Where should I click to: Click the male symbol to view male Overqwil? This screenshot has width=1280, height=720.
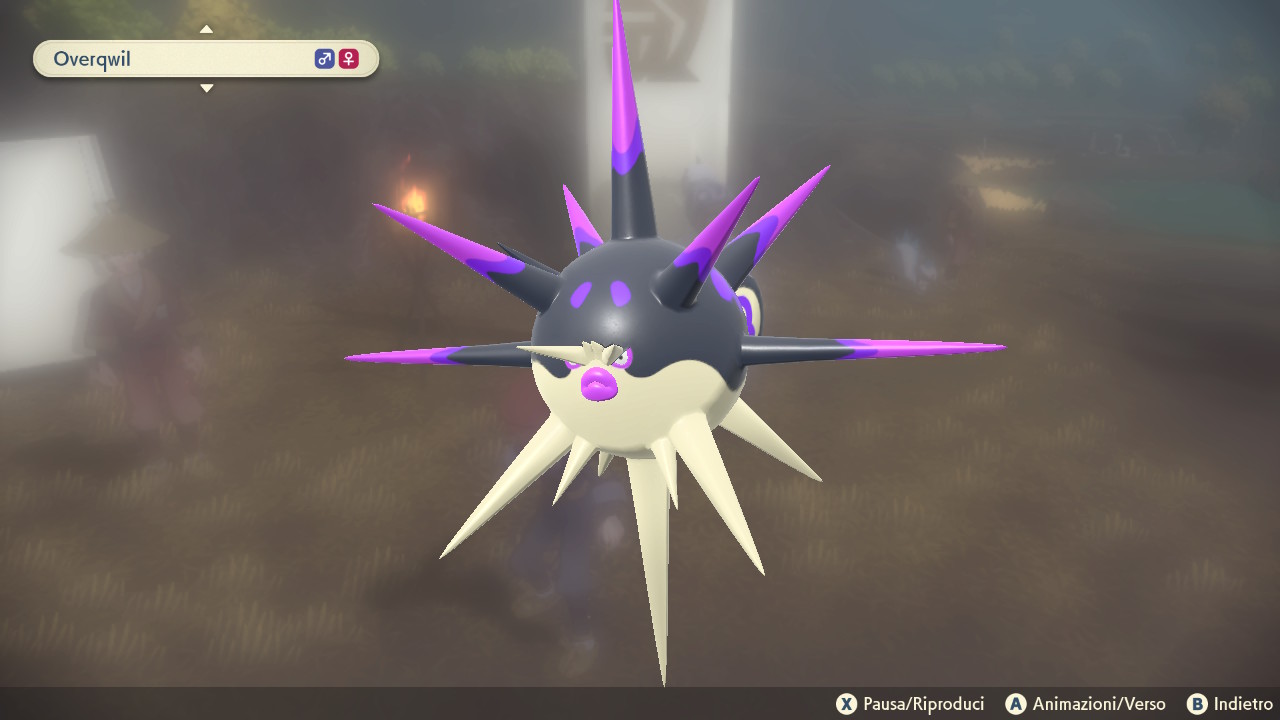[322, 59]
